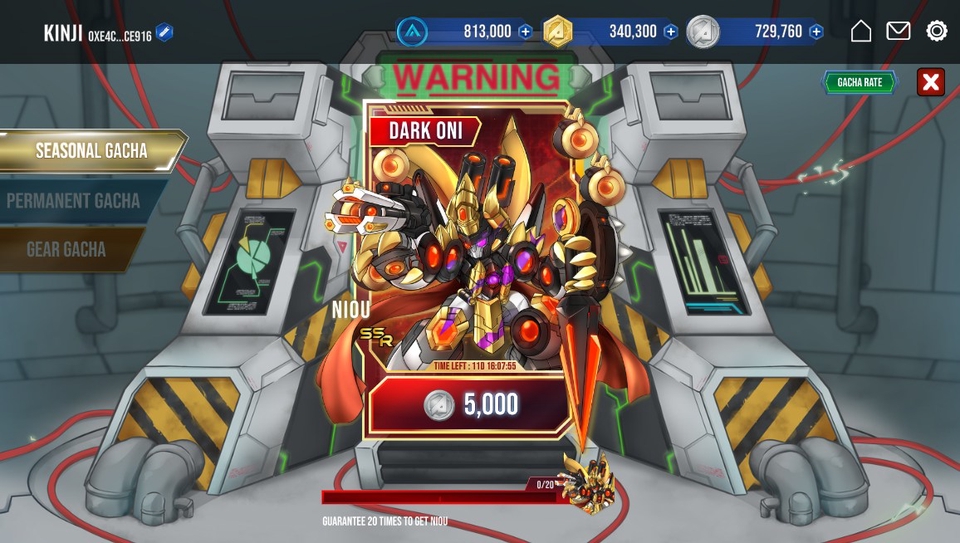
Task: Open the Permanent Gacha tab
Action: (74, 200)
